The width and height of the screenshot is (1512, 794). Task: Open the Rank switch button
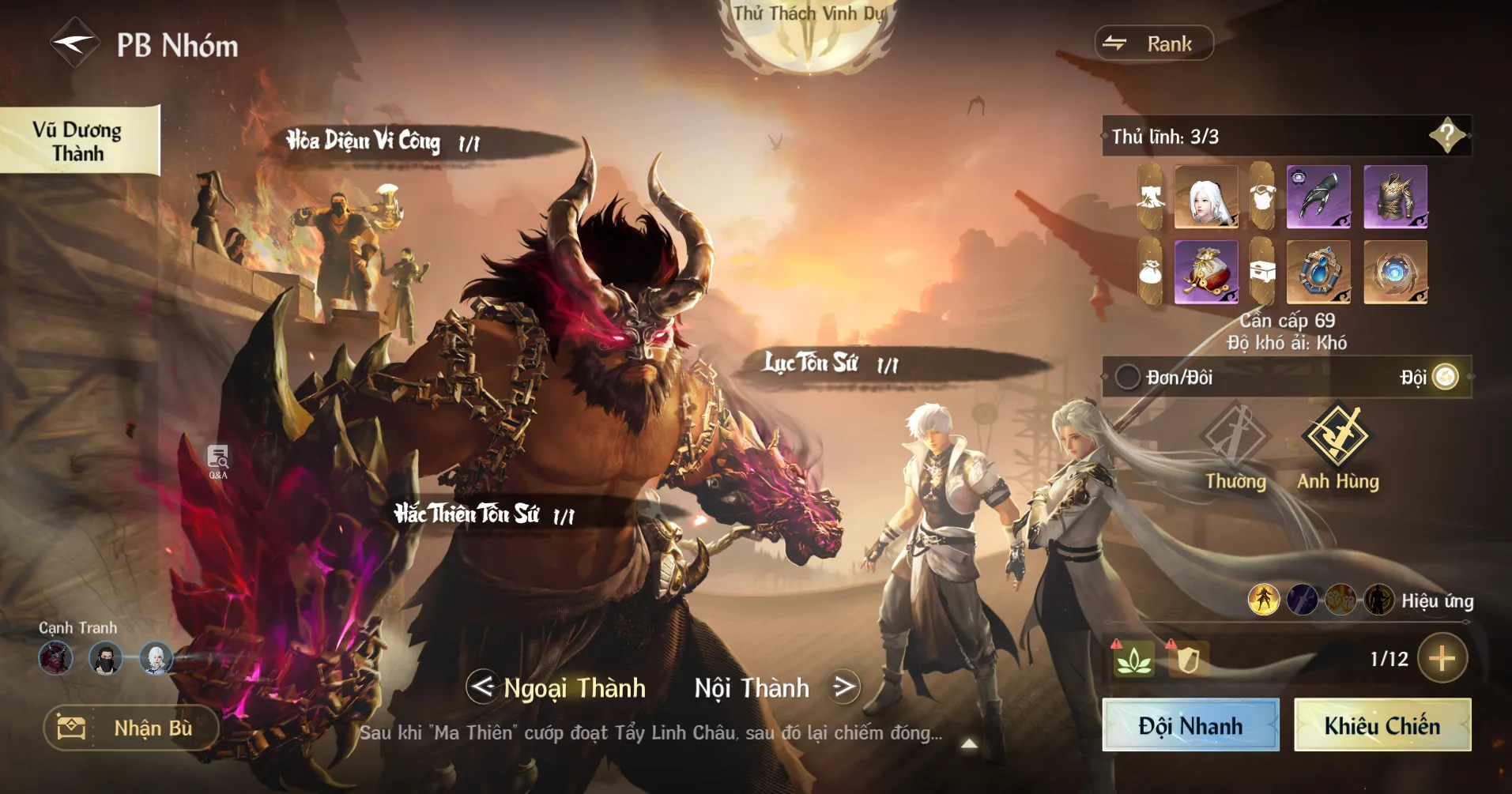click(x=1153, y=43)
